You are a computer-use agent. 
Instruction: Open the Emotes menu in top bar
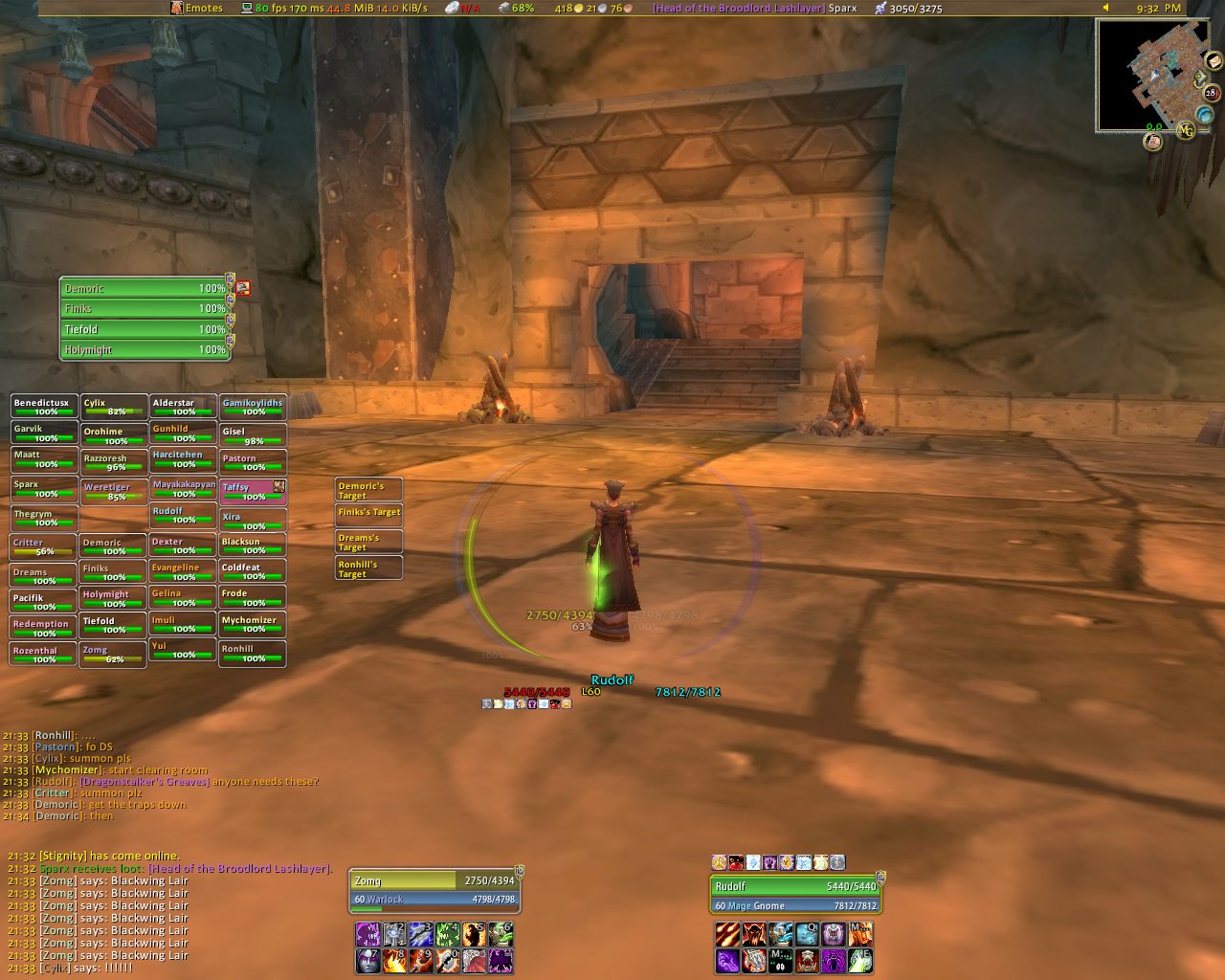coord(197,8)
